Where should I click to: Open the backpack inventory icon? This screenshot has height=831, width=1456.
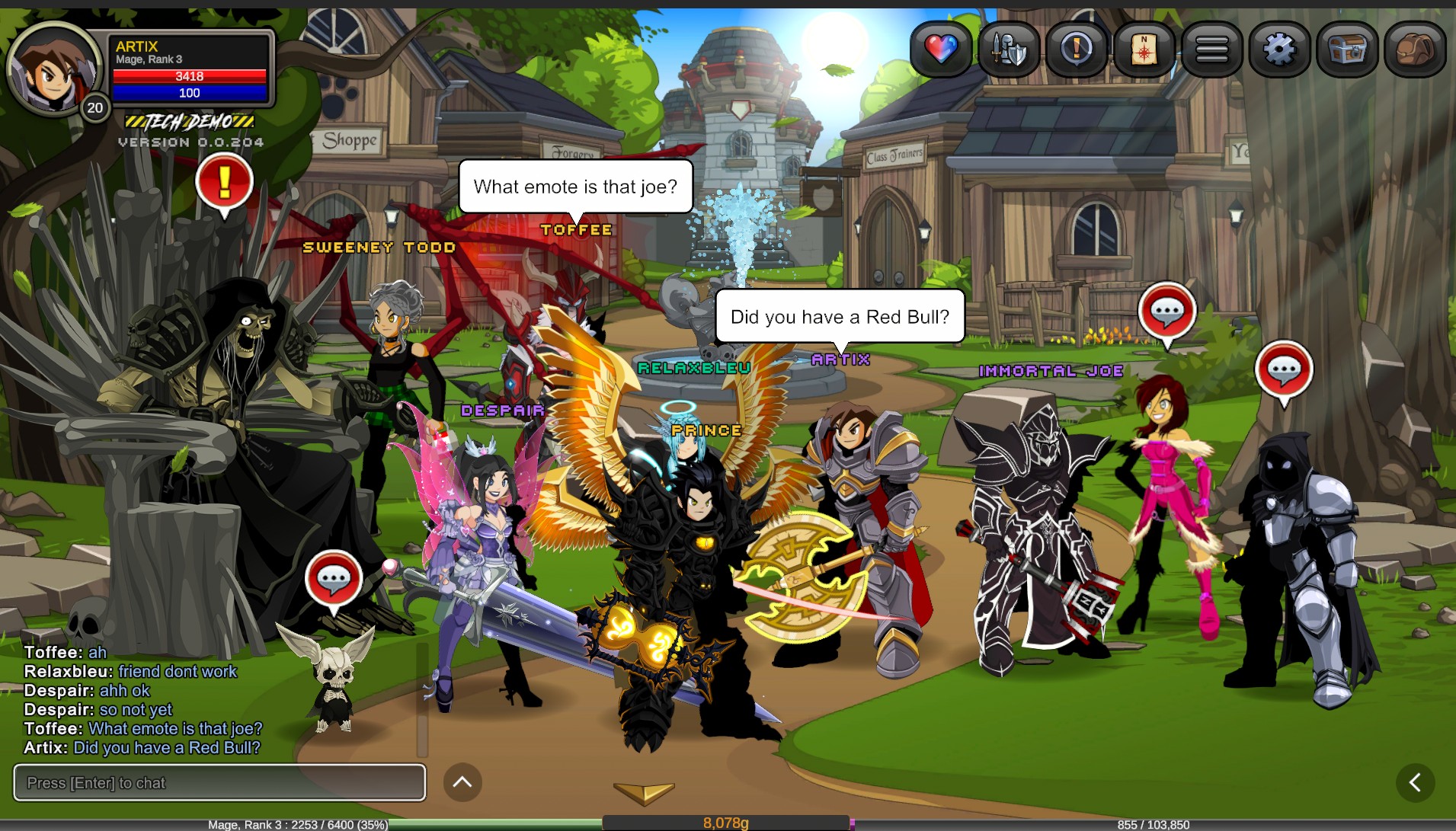coord(1415,50)
